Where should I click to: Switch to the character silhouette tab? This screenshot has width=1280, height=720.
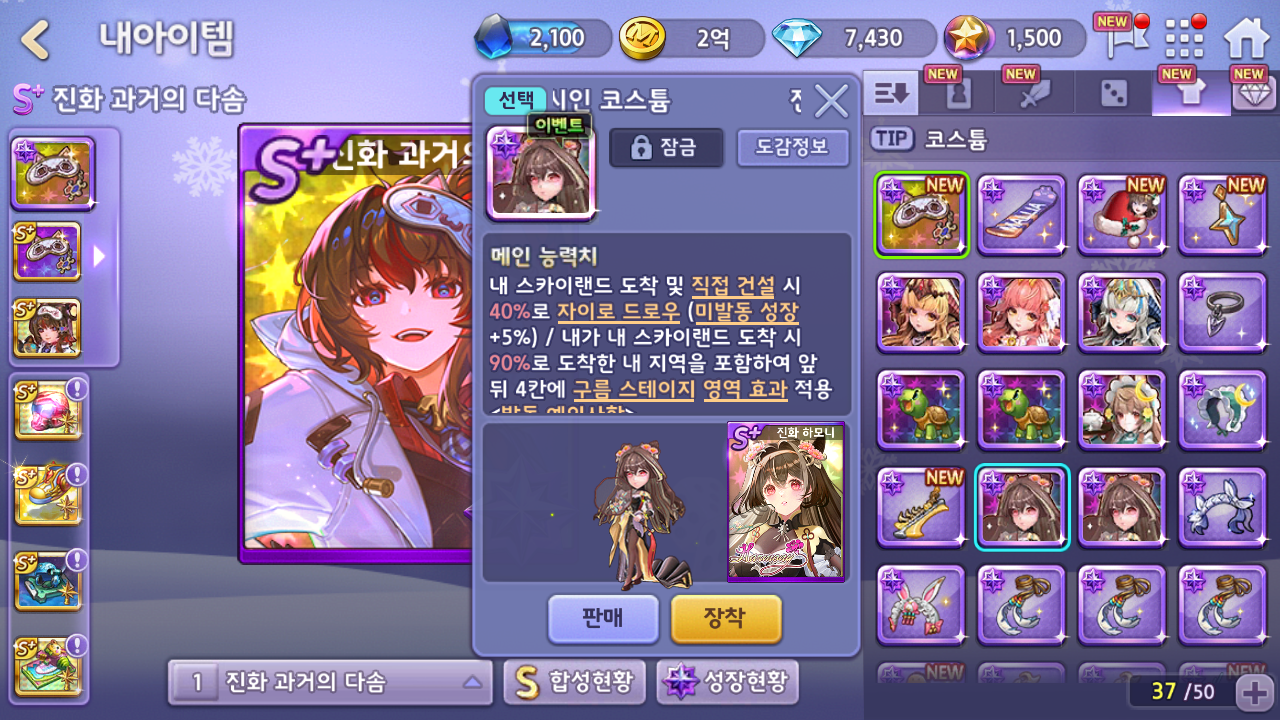click(x=958, y=94)
